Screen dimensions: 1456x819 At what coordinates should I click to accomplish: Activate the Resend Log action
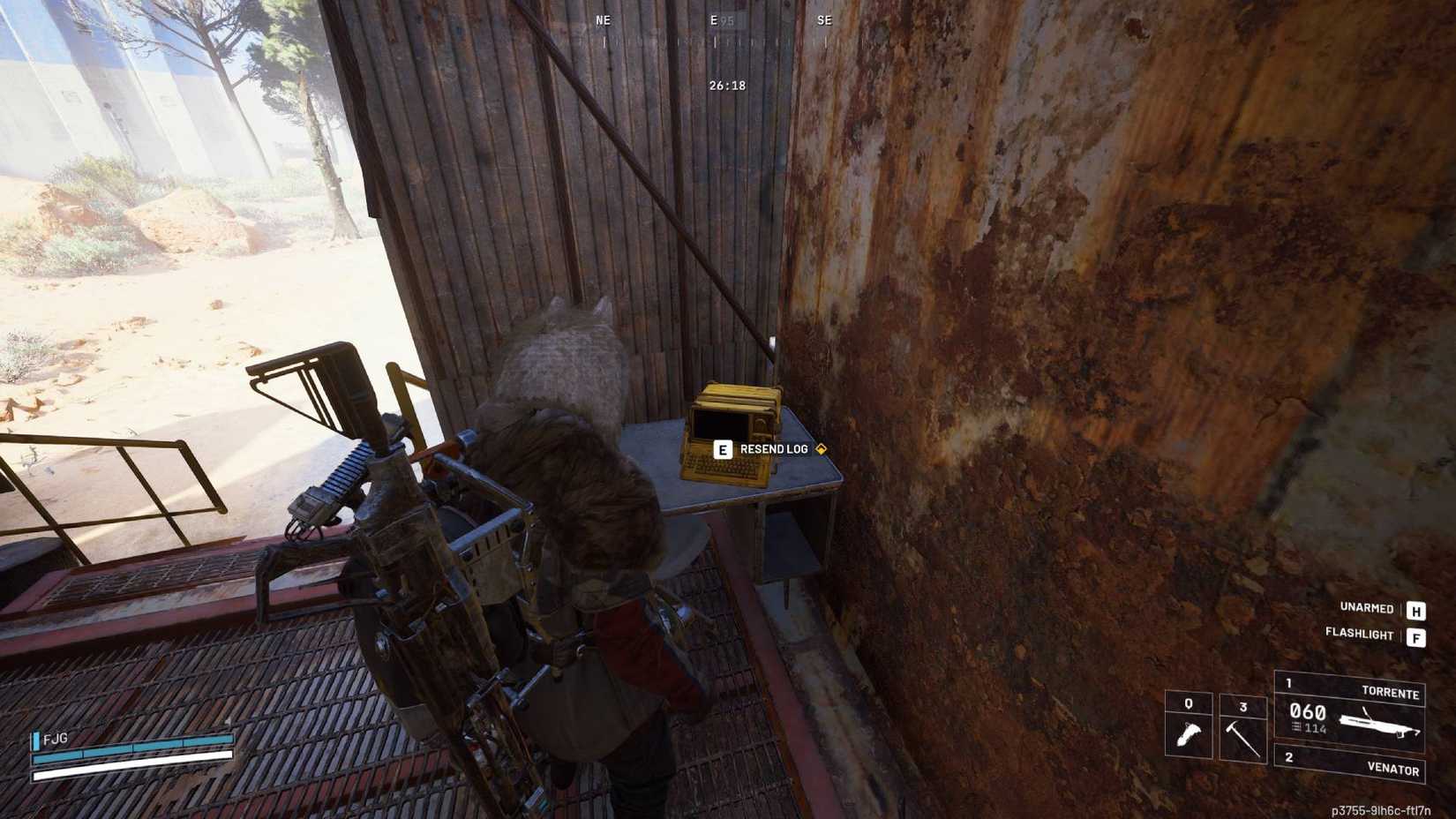tap(775, 448)
